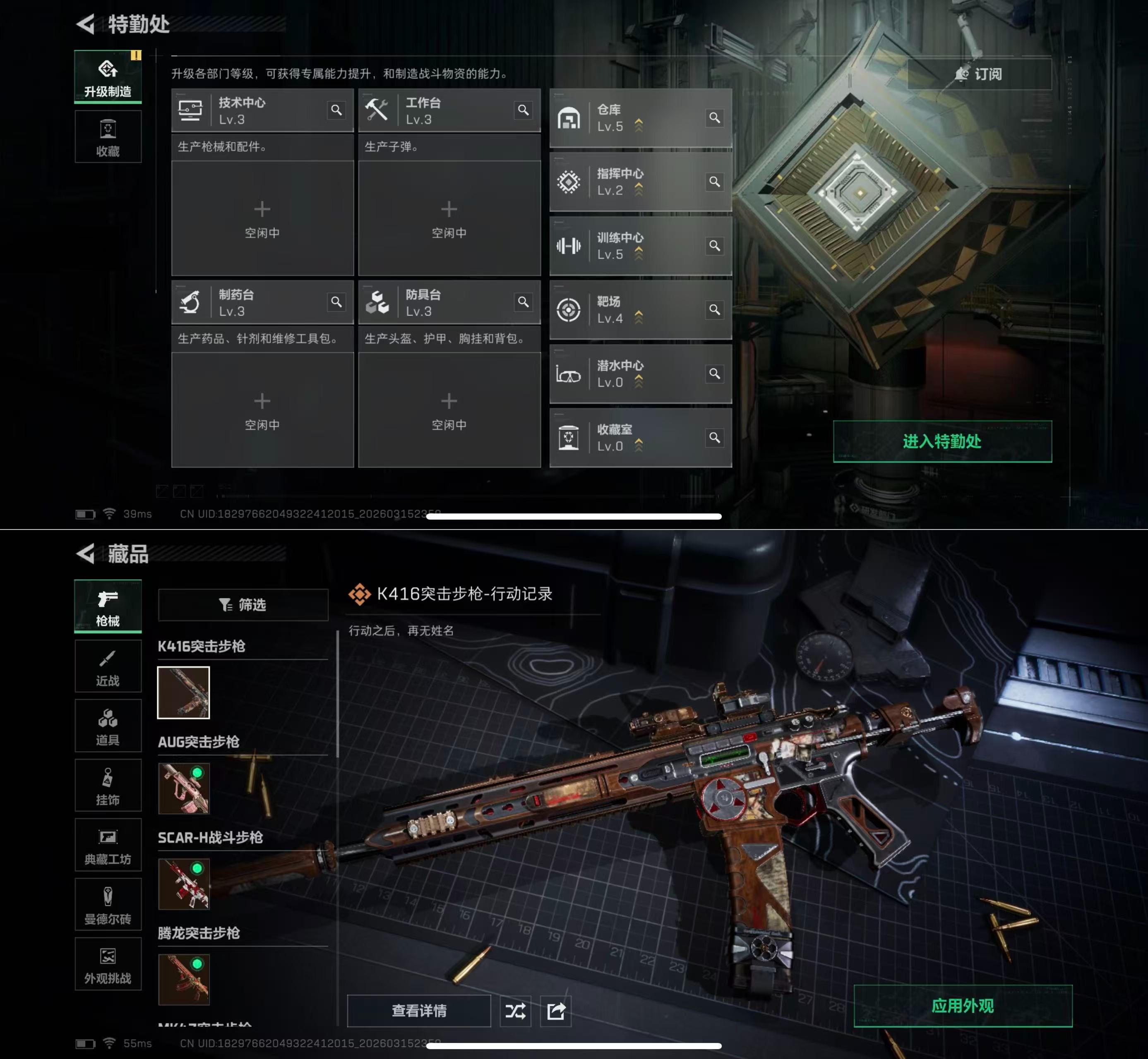
Task: Open 查看详情 for the K416 skin
Action: pos(419,1011)
